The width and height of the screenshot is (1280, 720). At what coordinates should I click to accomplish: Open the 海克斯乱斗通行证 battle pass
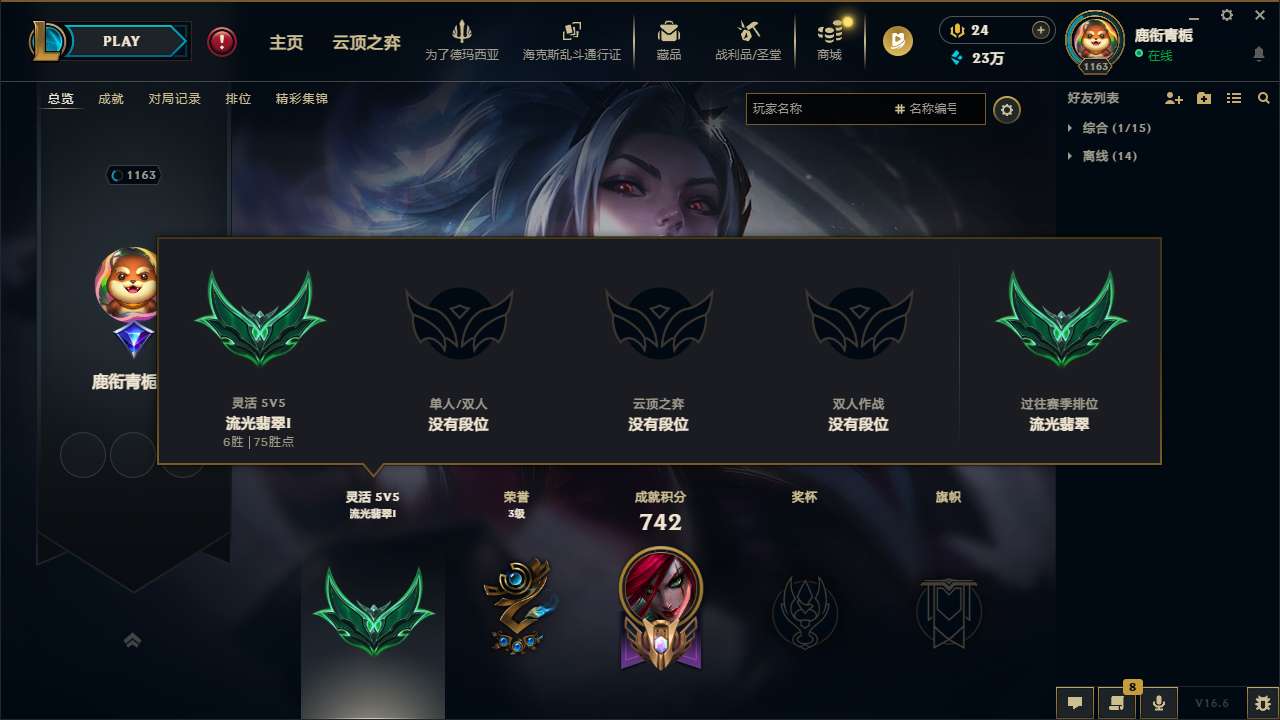point(572,41)
